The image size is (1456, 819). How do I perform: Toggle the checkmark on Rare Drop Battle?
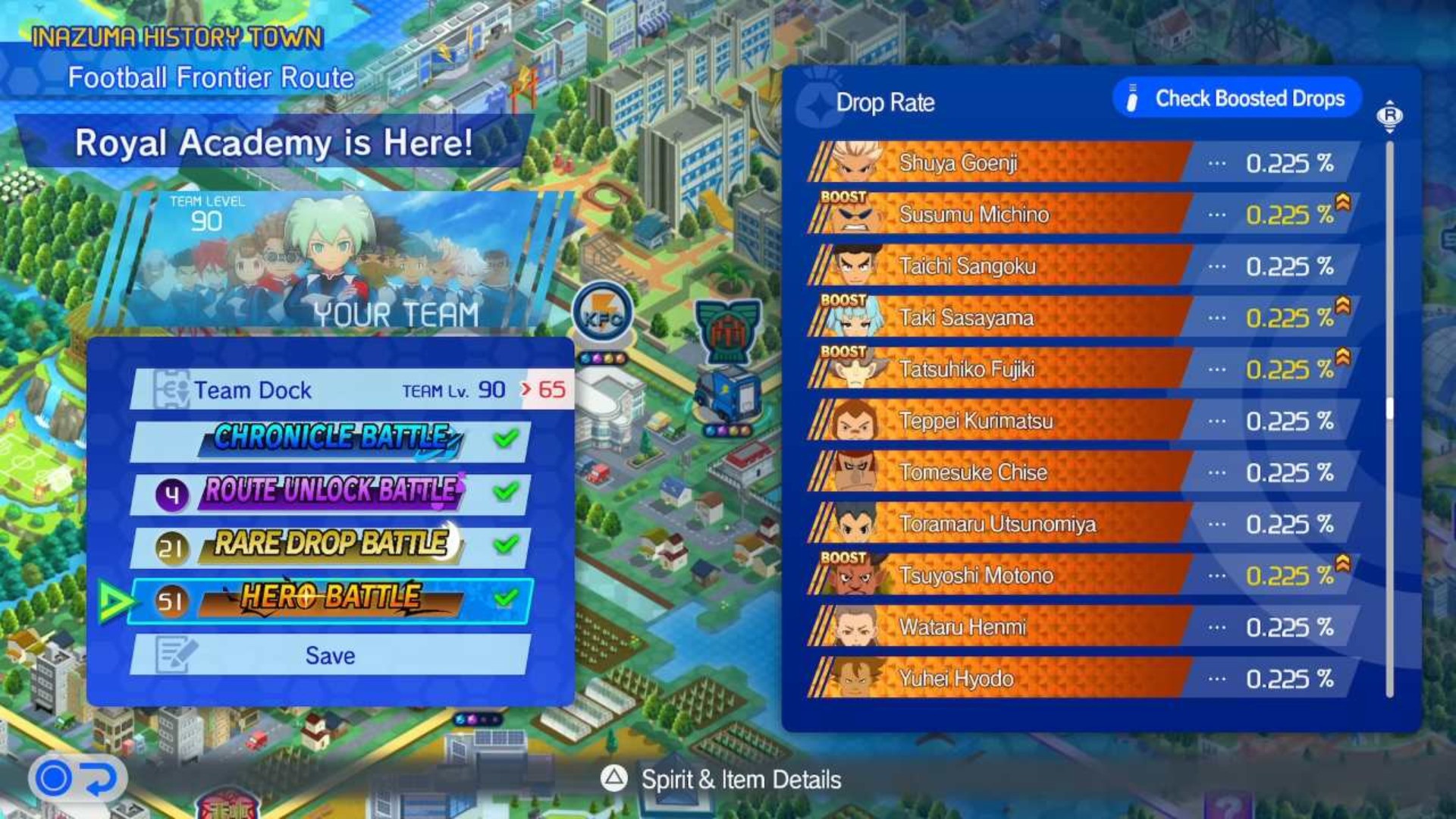coord(507,543)
